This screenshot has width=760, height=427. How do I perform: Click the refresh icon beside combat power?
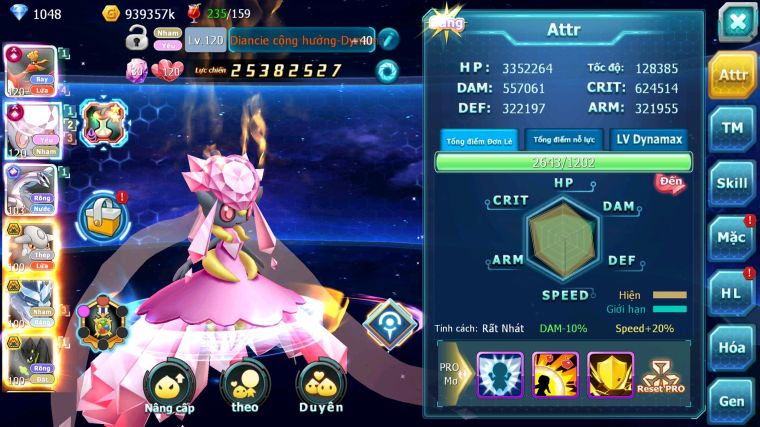point(386,71)
